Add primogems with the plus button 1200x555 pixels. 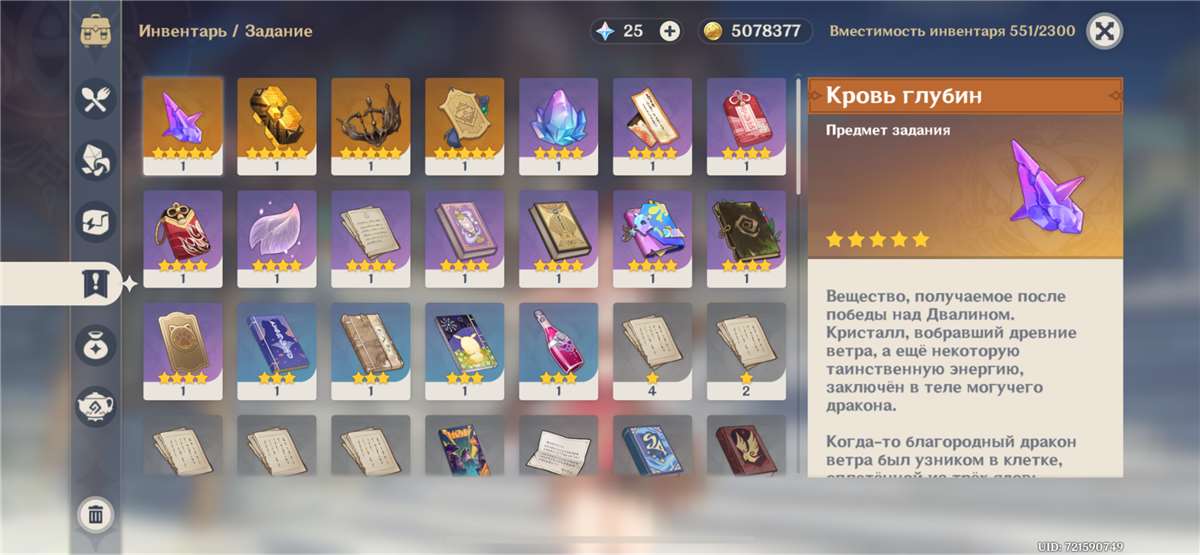tap(670, 31)
